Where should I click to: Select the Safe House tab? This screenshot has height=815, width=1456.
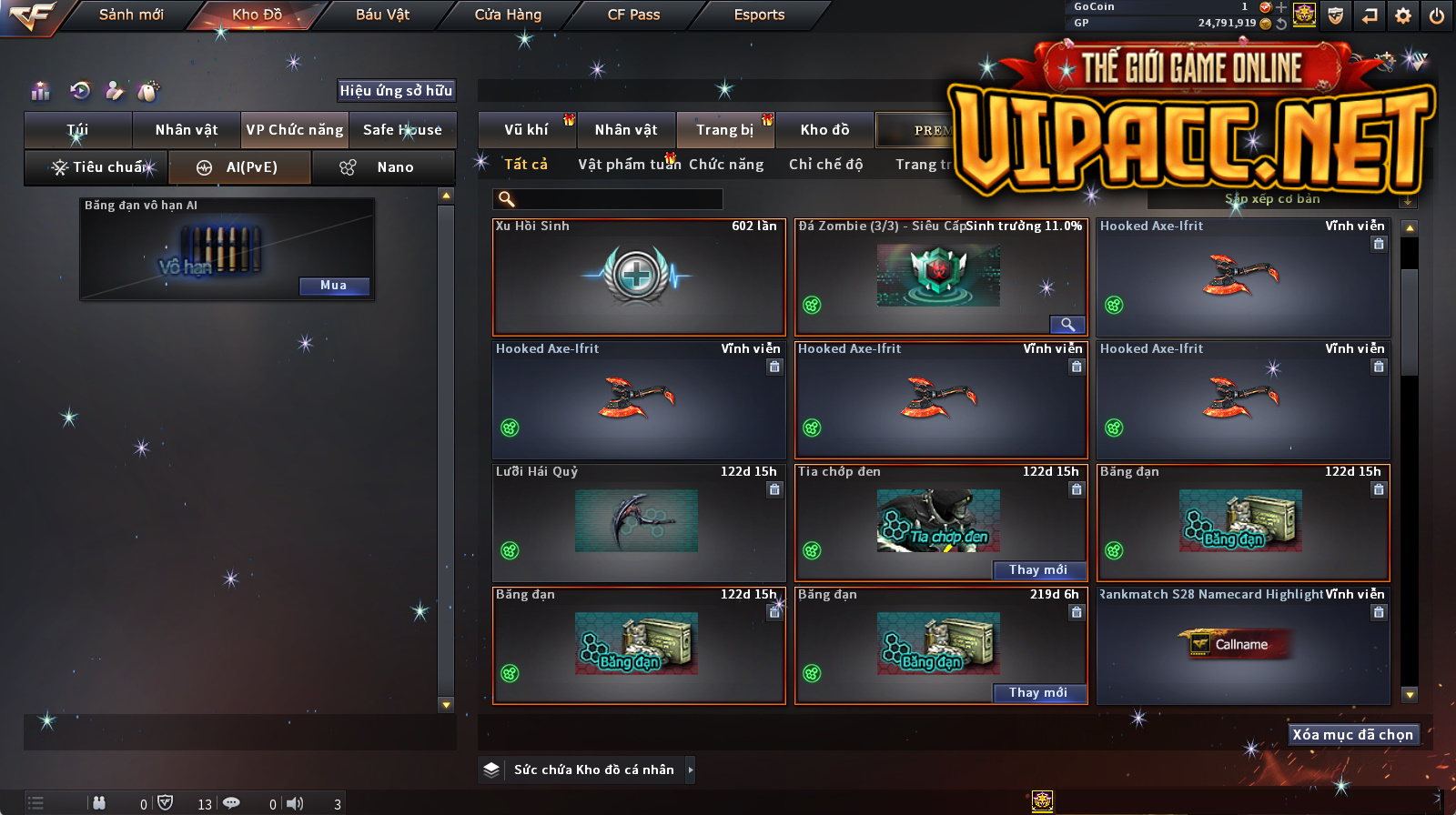point(402,130)
